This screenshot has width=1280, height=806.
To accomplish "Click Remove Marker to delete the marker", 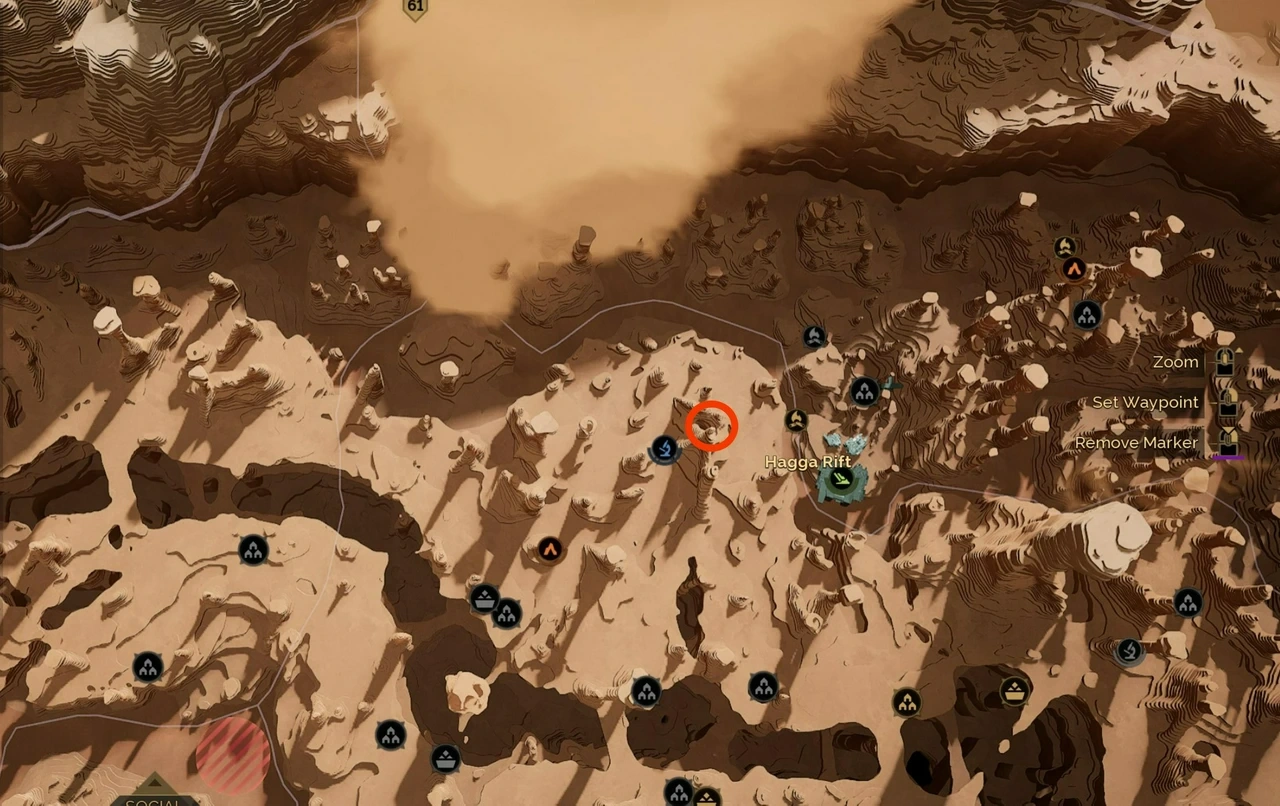I will click(1136, 442).
